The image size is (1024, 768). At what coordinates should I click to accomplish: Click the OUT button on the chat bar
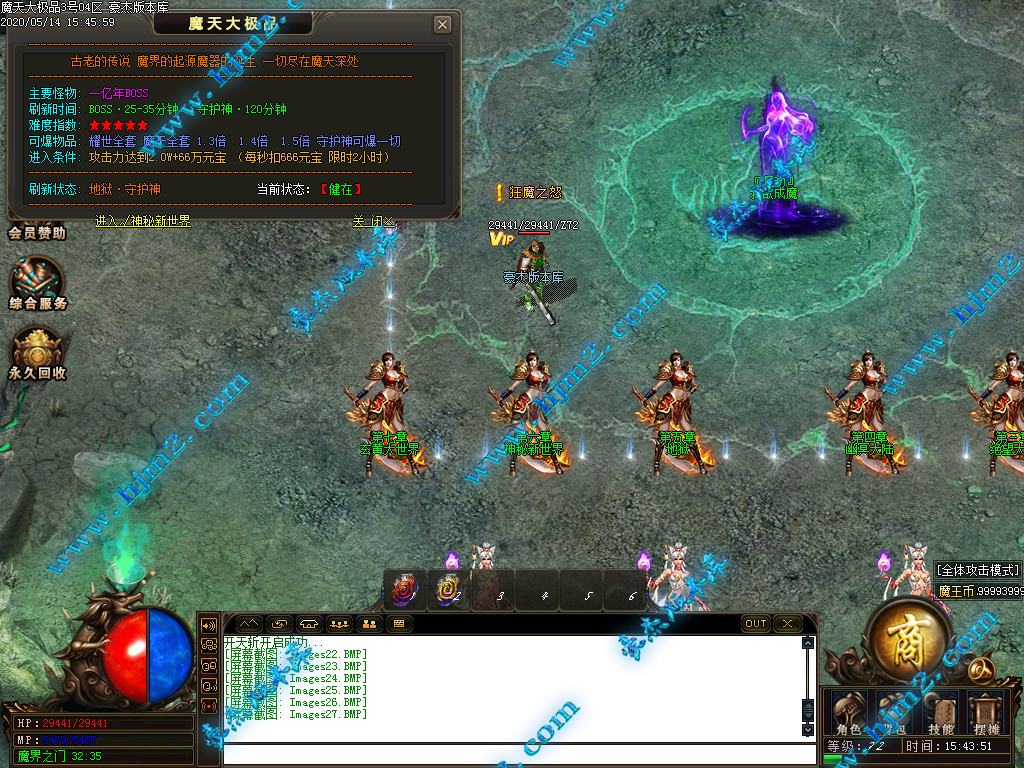click(x=756, y=623)
